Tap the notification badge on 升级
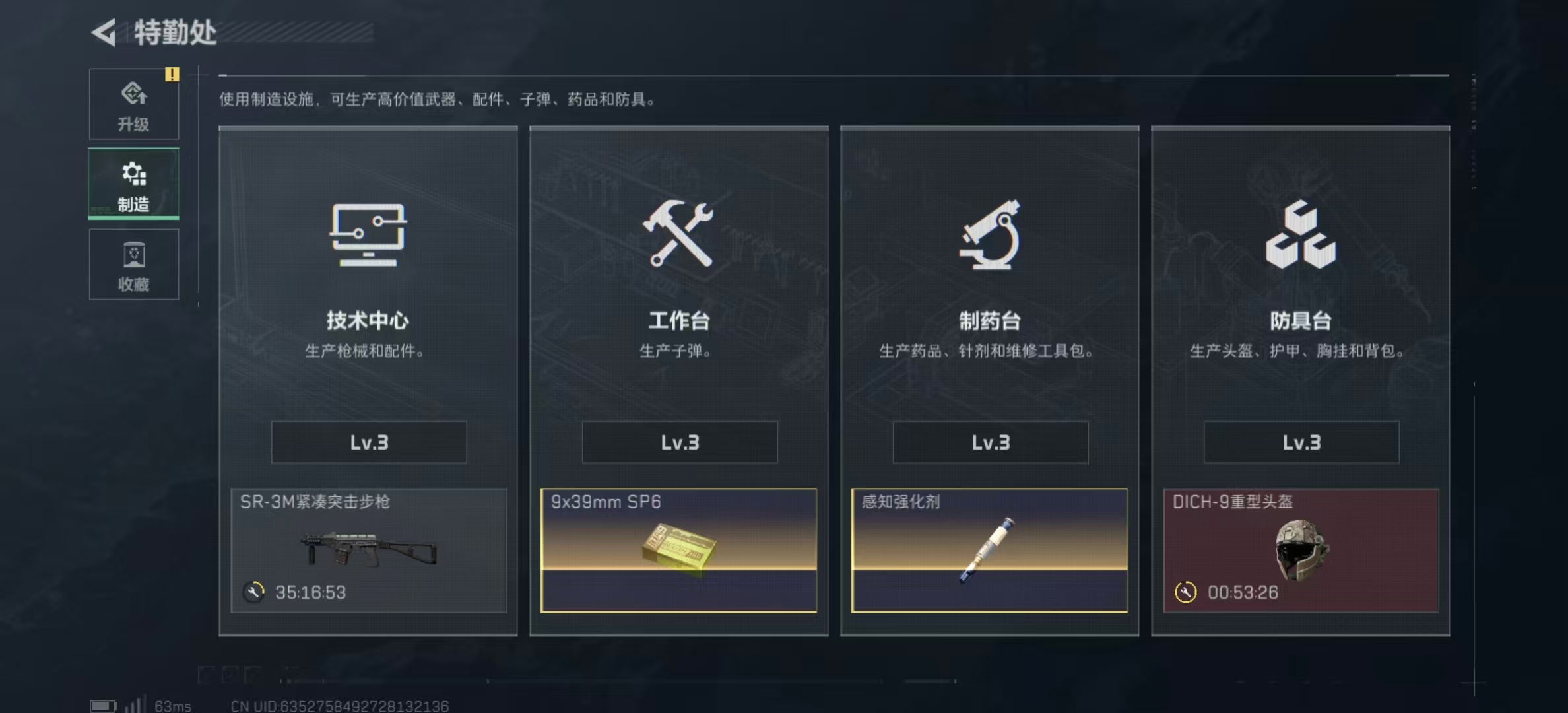The image size is (1568, 713). pyautogui.click(x=174, y=75)
